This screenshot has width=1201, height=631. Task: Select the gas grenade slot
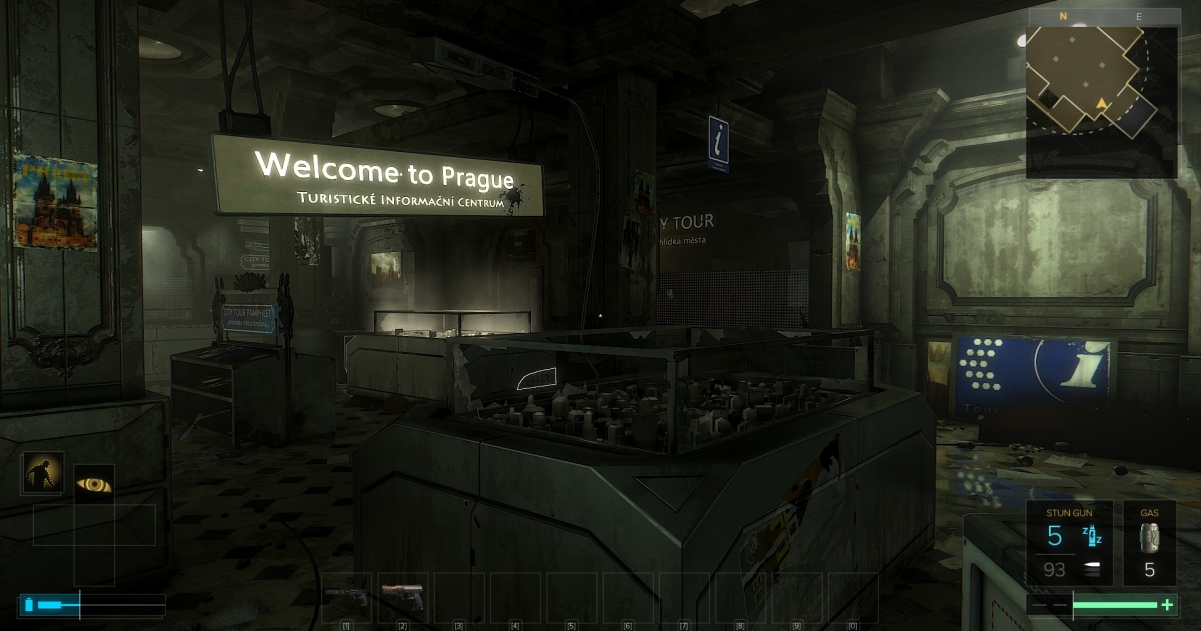[x=1149, y=542]
